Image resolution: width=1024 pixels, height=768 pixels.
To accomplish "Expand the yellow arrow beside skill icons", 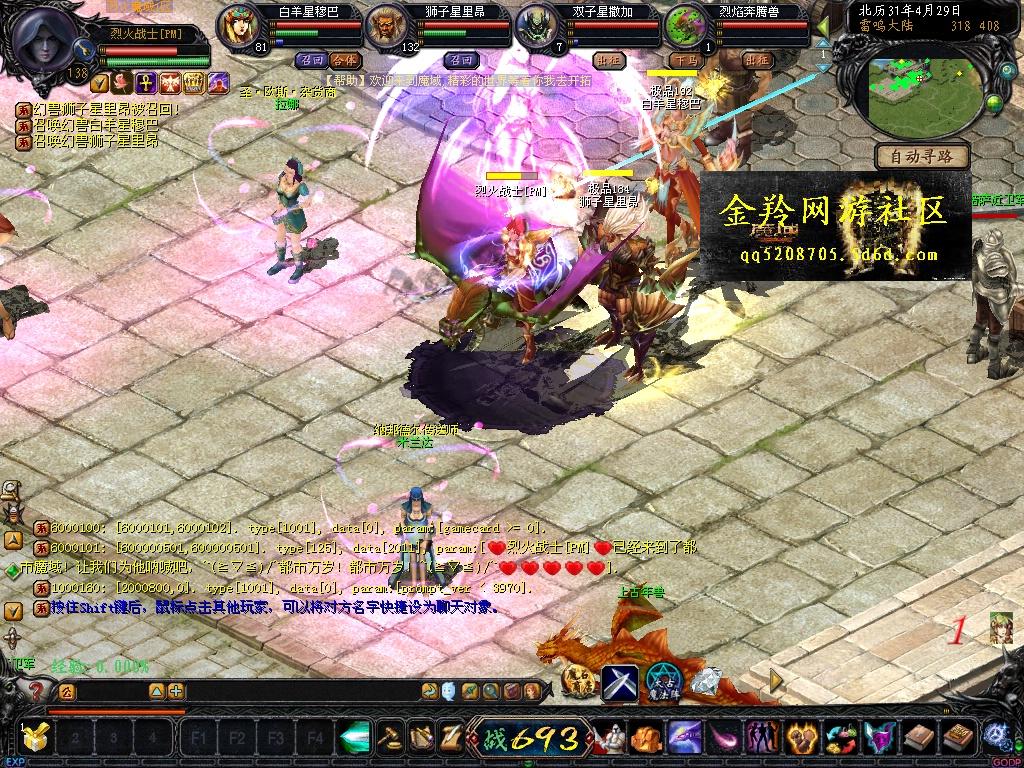I will pos(776,681).
